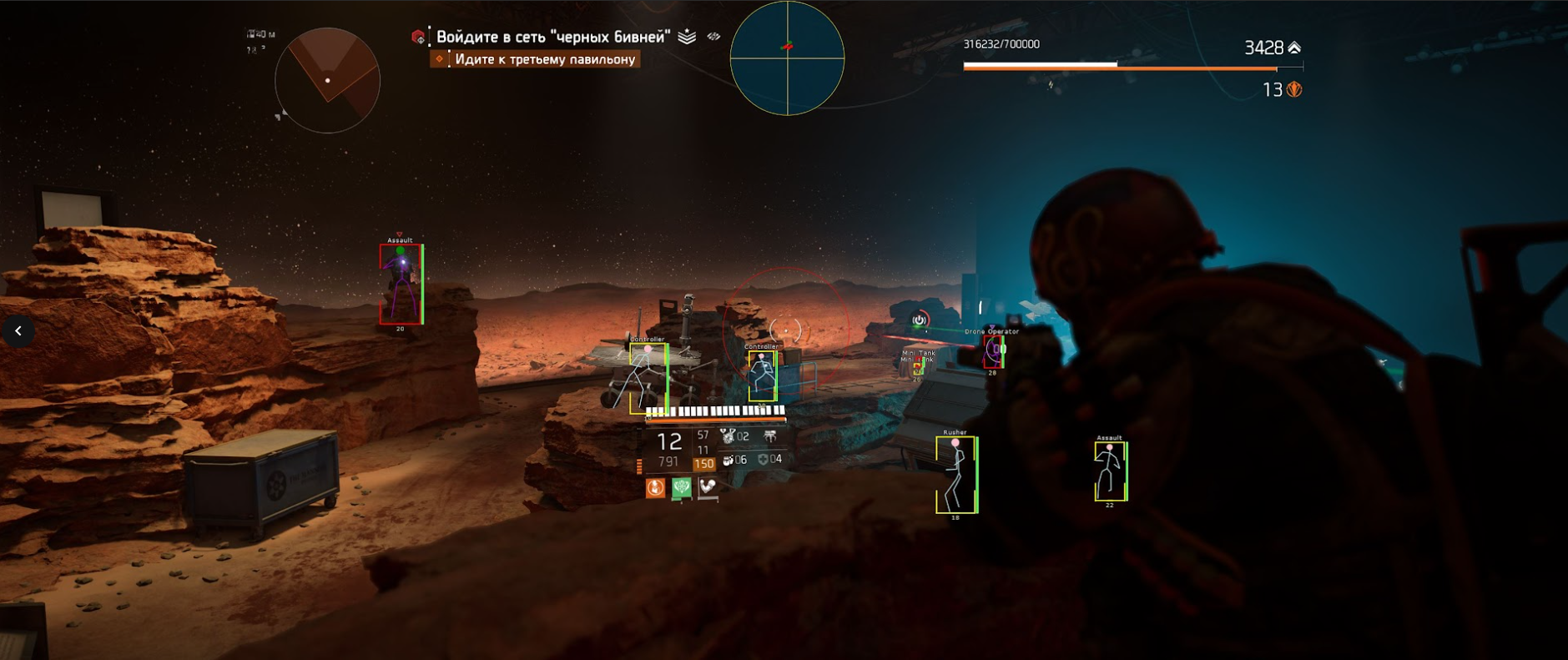Select the orange skill icon on weapon HUD

tap(656, 487)
